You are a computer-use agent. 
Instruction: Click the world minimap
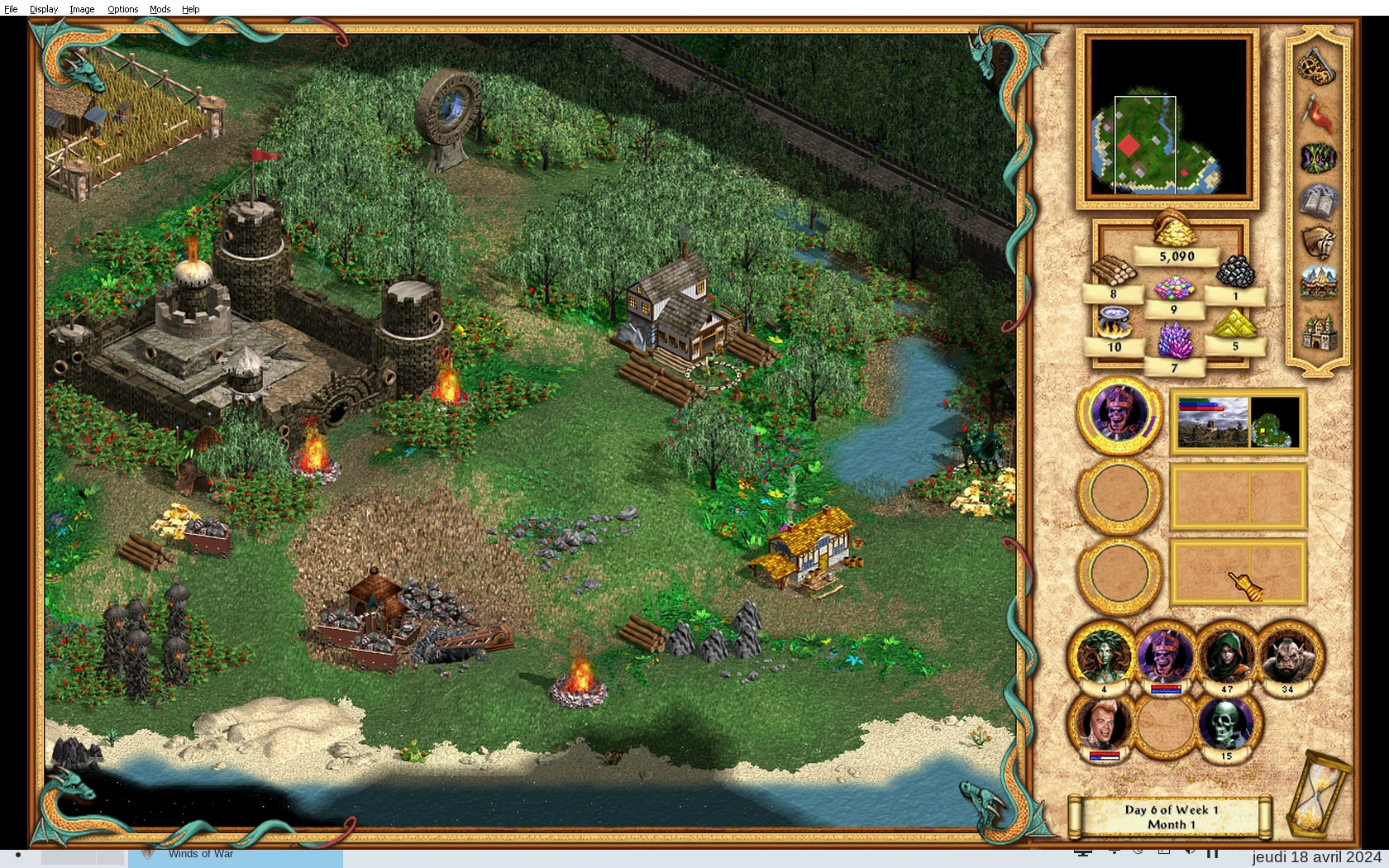[1167, 117]
